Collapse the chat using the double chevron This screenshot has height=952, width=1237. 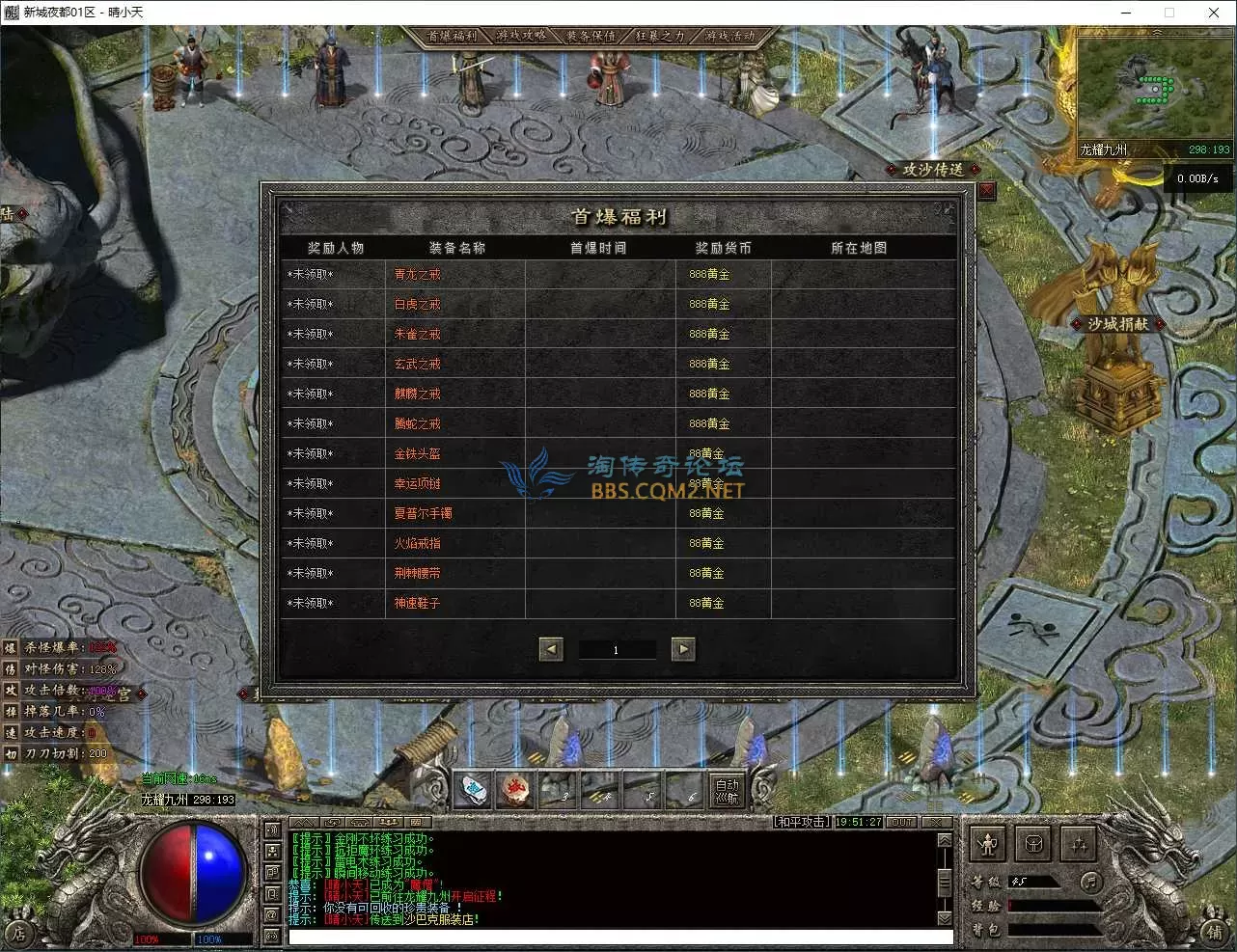point(305,822)
